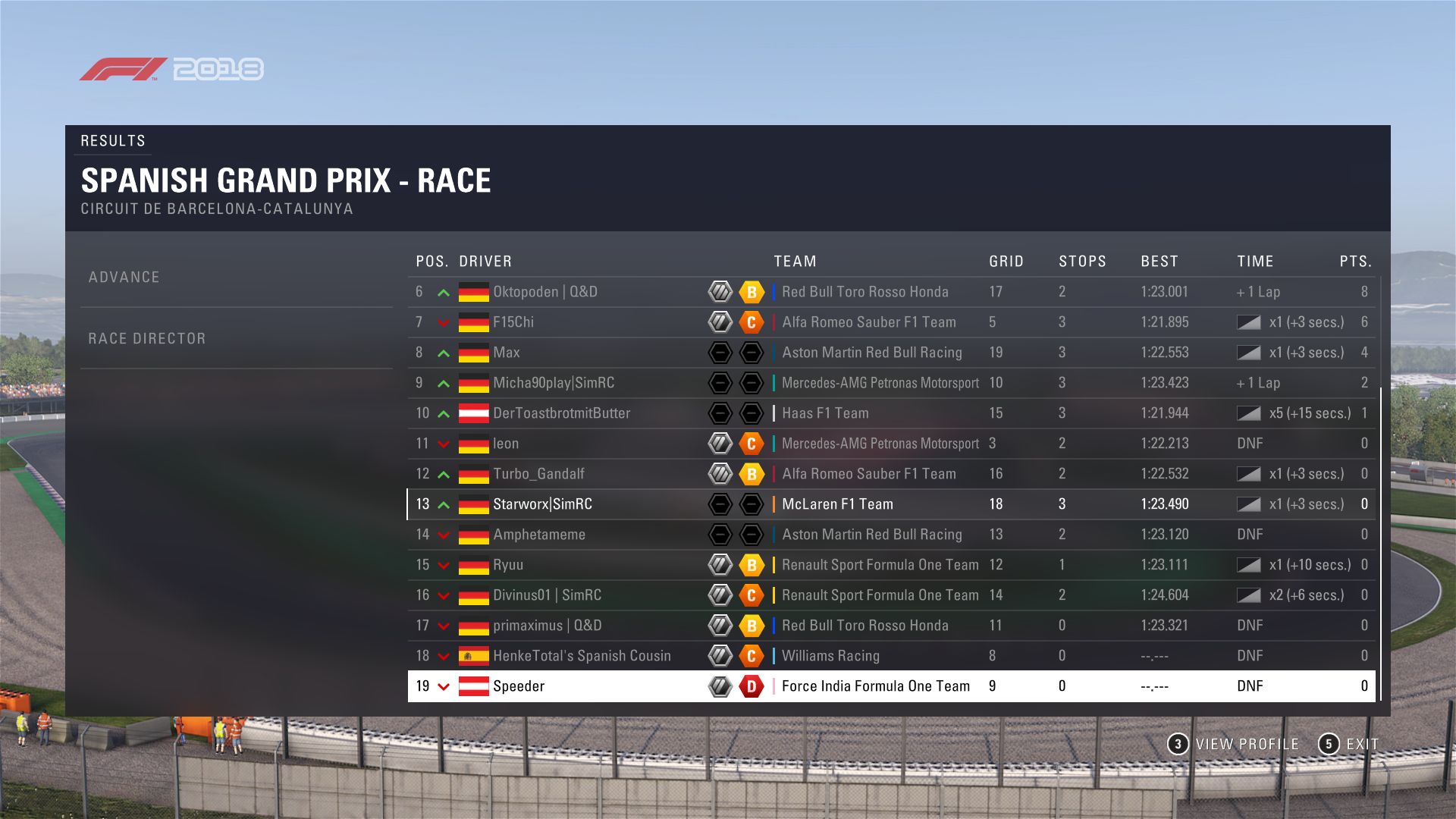View the selected driver's profile
This screenshot has height=819, width=1456.
tap(1234, 744)
